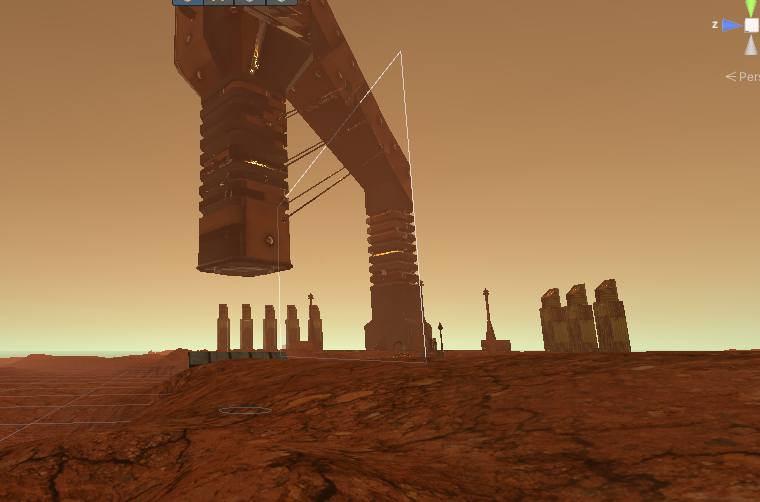Image resolution: width=760 pixels, height=502 pixels.
Task: Click the white center cube of the gizmo
Action: point(751,25)
